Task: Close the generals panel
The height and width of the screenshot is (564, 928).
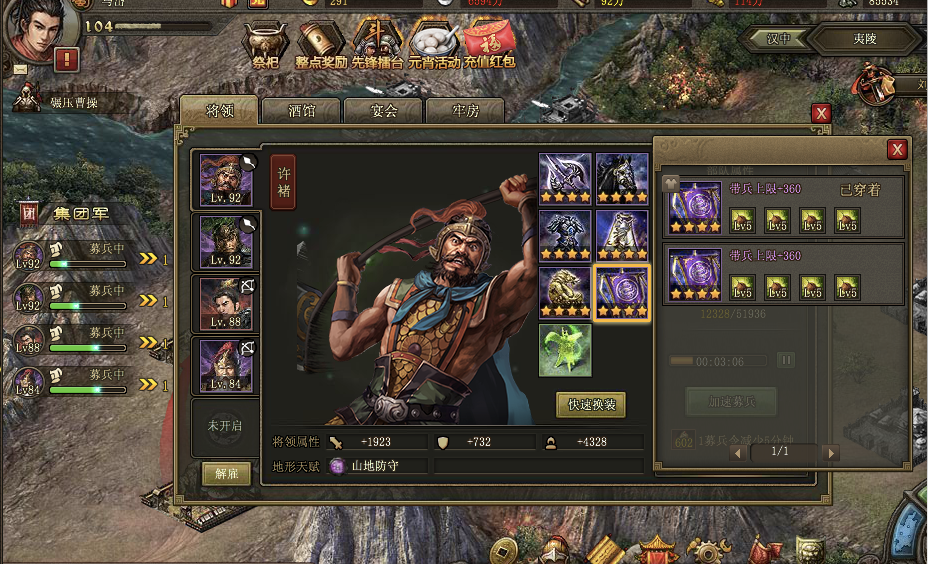Action: [821, 113]
